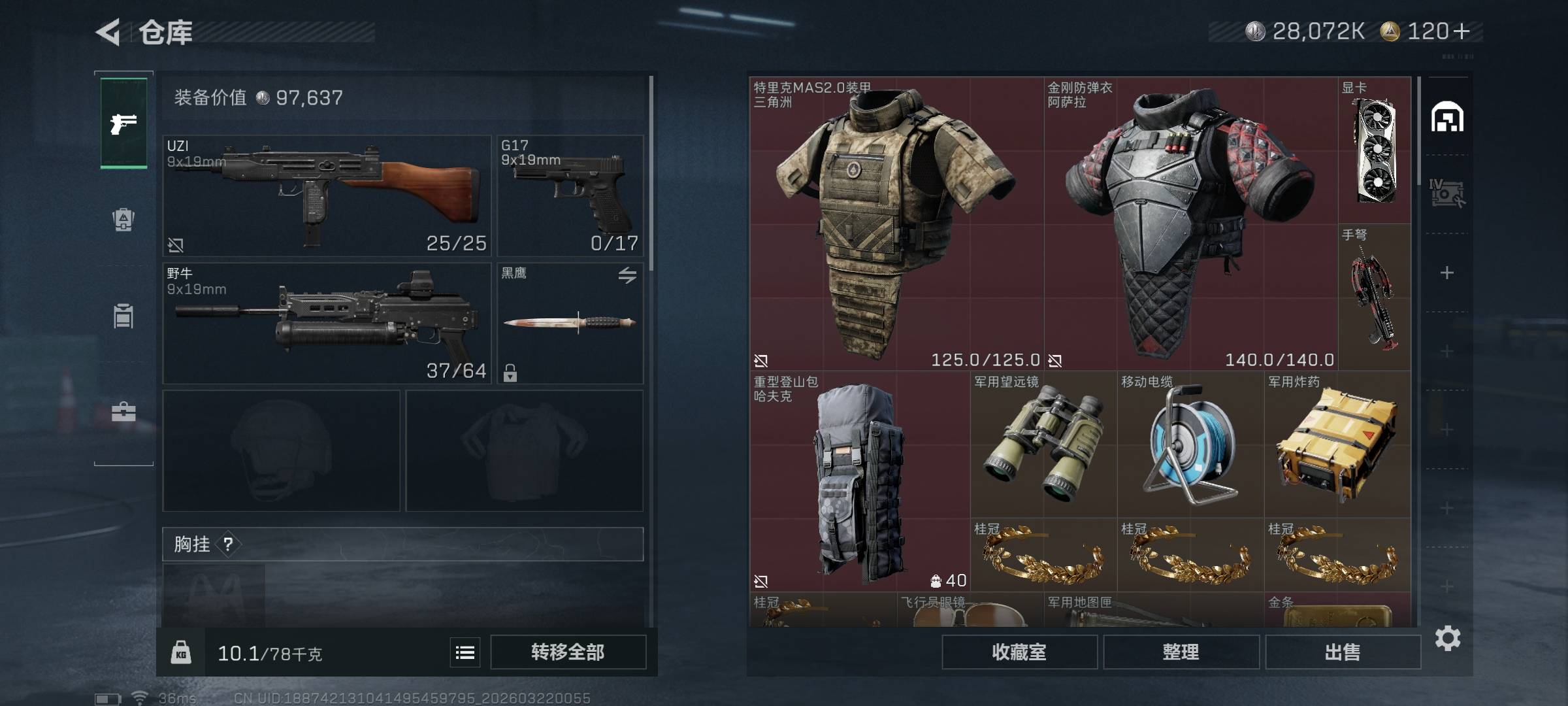Viewport: 1568px width, 706px height.
Task: Select the G17 pistol slot
Action: (570, 195)
